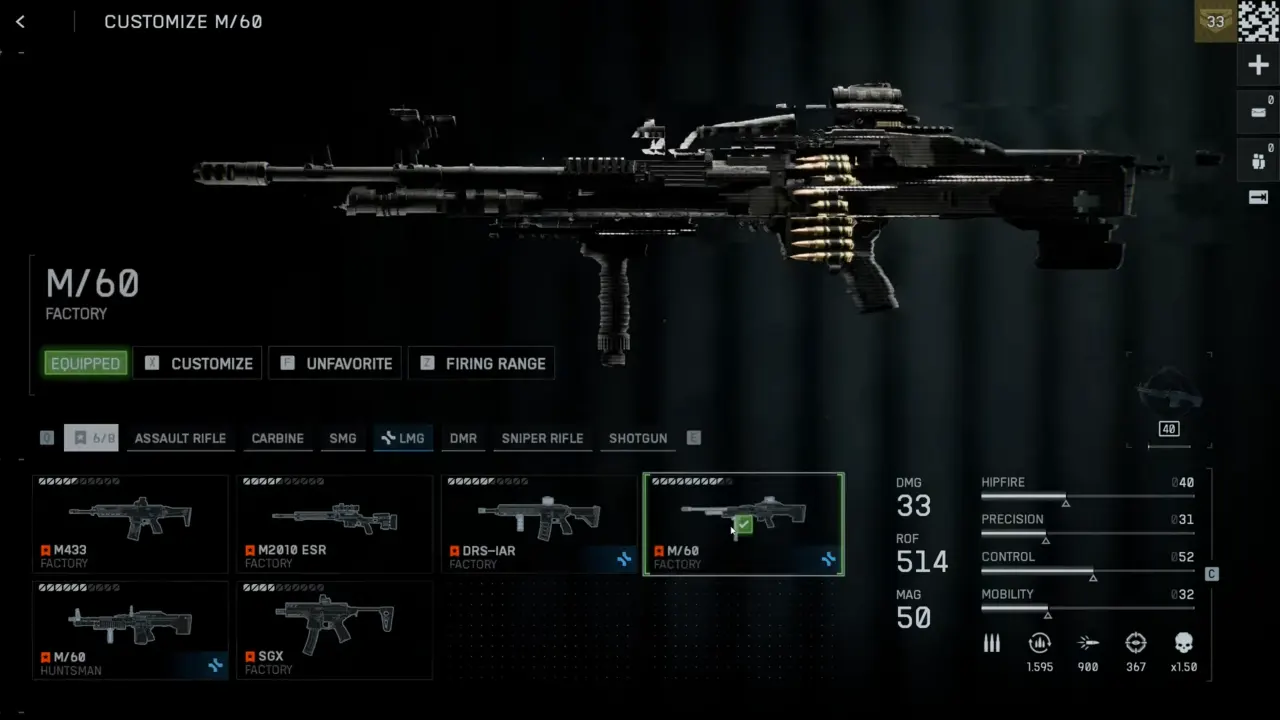This screenshot has height=720, width=1280.
Task: Switch to the Carbine tab
Action: coord(277,438)
